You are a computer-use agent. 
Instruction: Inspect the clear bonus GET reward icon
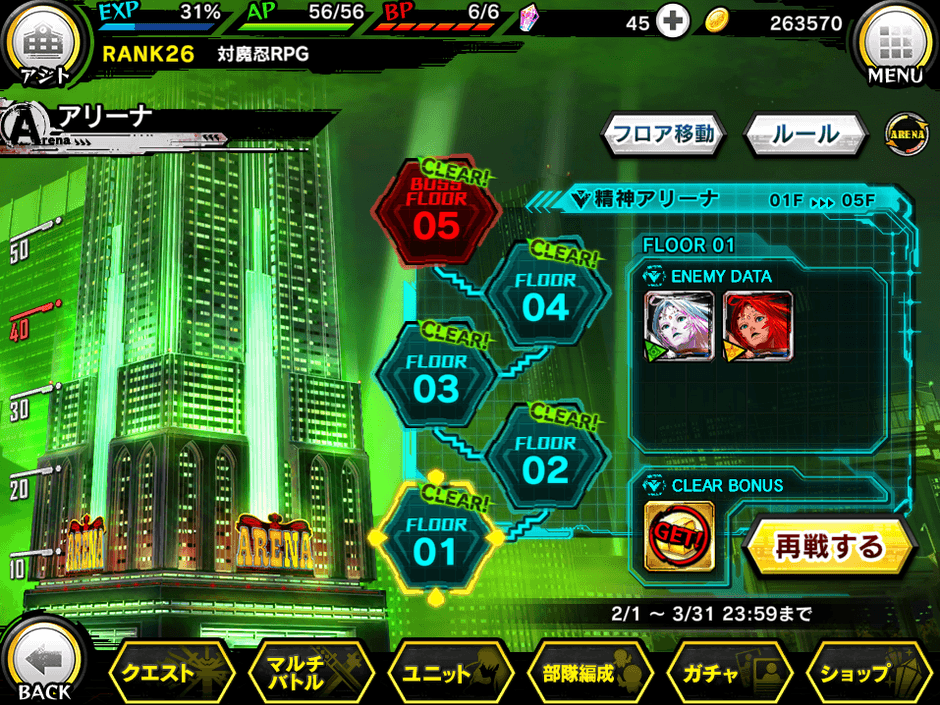click(679, 536)
